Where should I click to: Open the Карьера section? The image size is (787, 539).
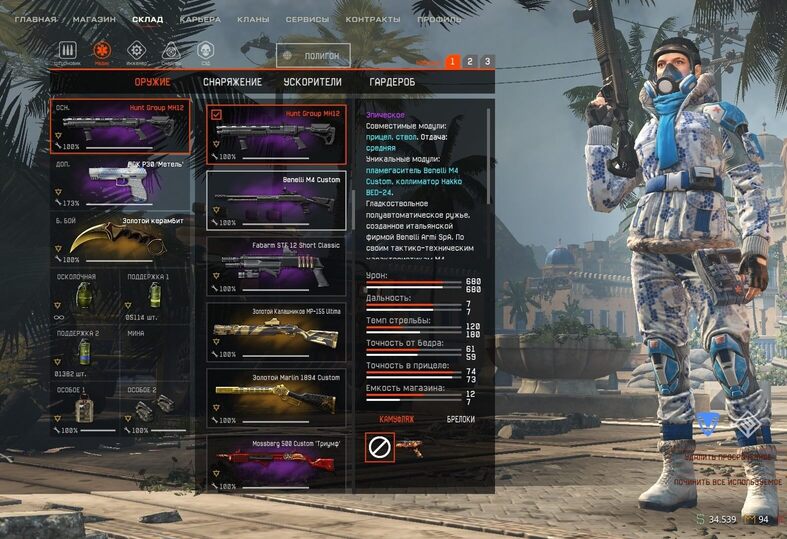200,19
